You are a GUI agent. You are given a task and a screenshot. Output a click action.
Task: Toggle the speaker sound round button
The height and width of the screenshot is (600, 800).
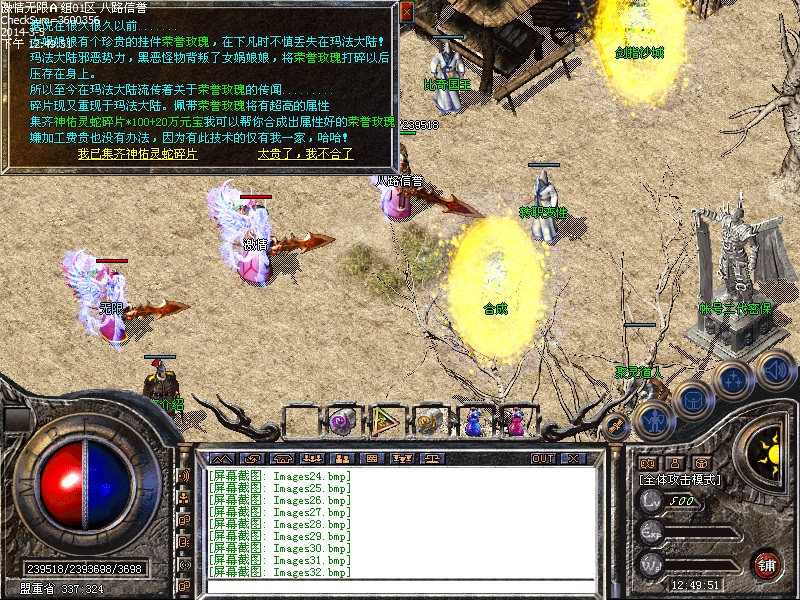775,369
